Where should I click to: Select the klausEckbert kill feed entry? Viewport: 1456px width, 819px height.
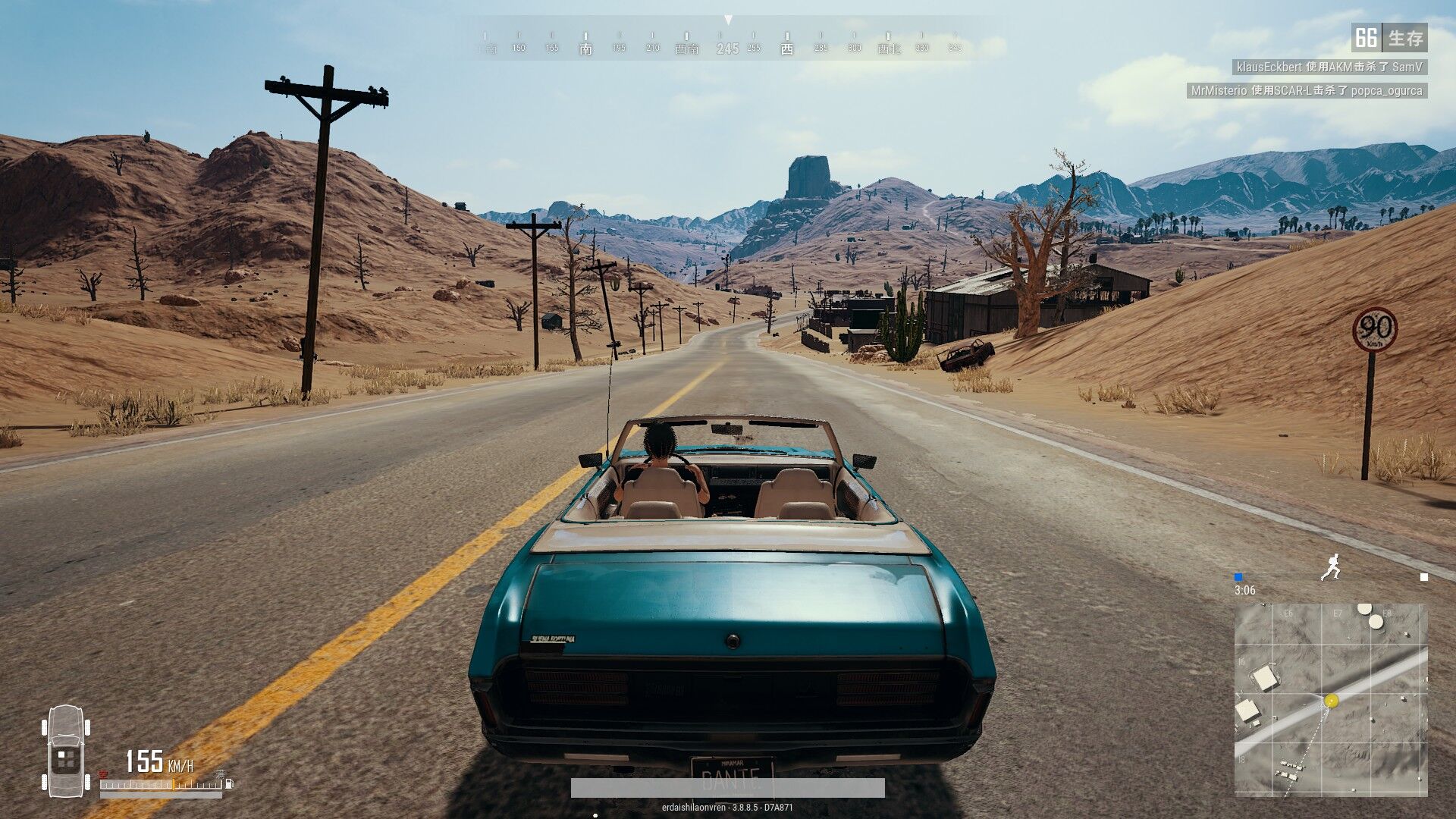[x=1329, y=67]
